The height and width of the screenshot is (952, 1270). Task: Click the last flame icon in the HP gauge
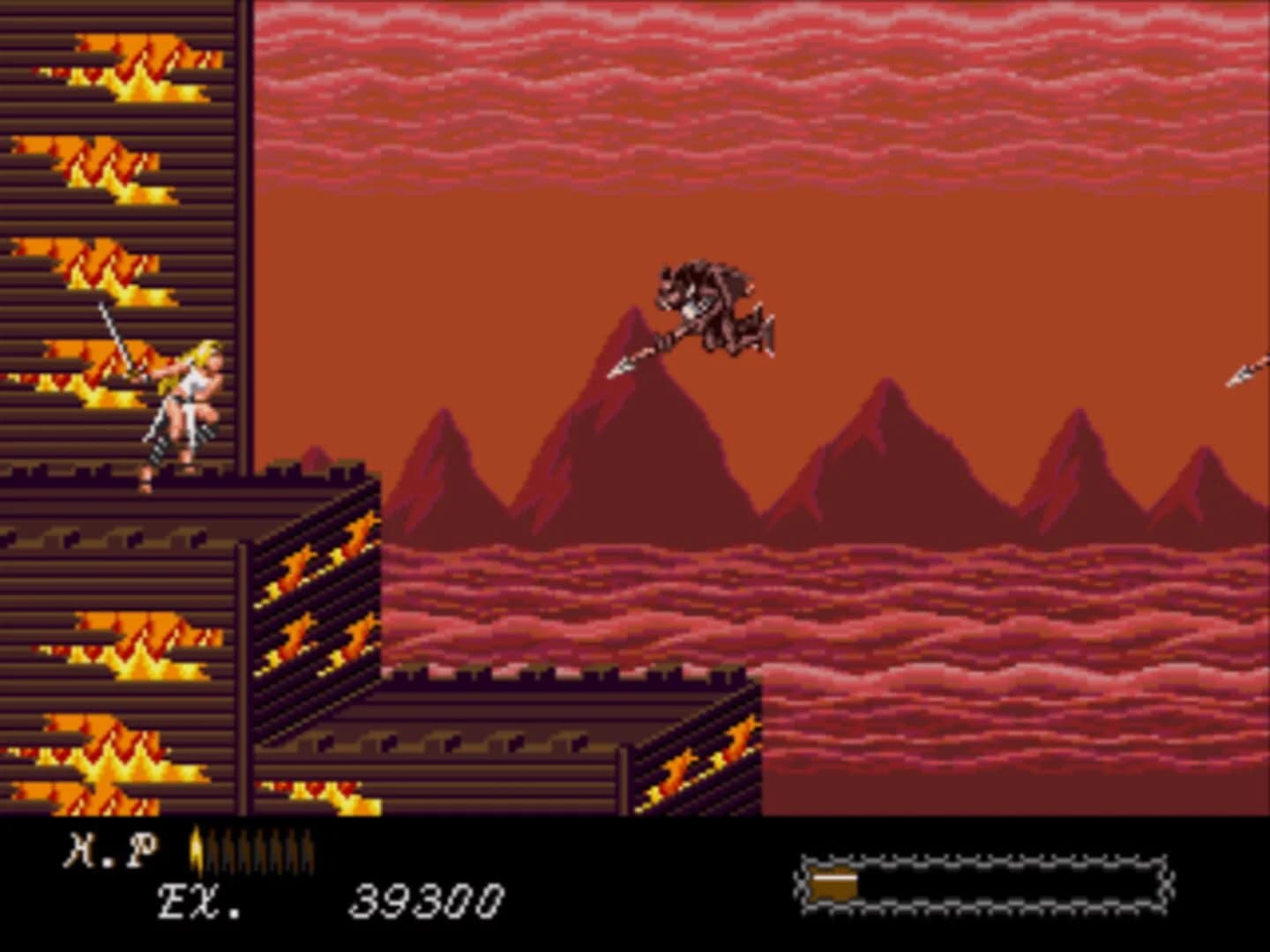coord(309,848)
